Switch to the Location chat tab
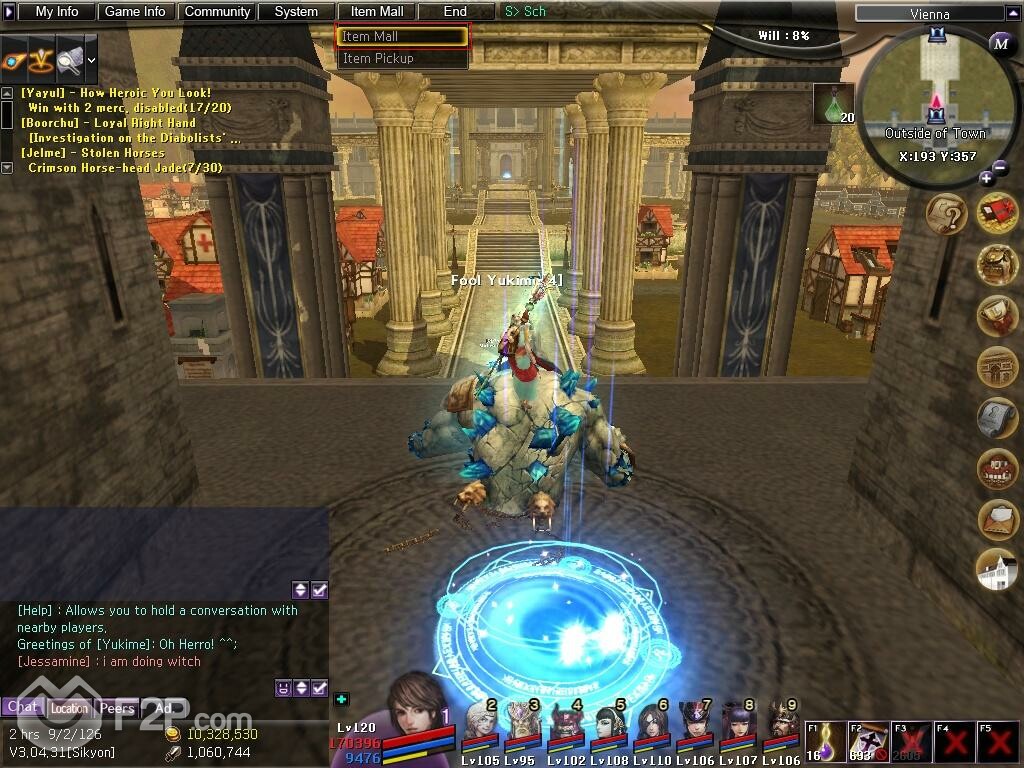This screenshot has height=768, width=1024. coord(70,708)
